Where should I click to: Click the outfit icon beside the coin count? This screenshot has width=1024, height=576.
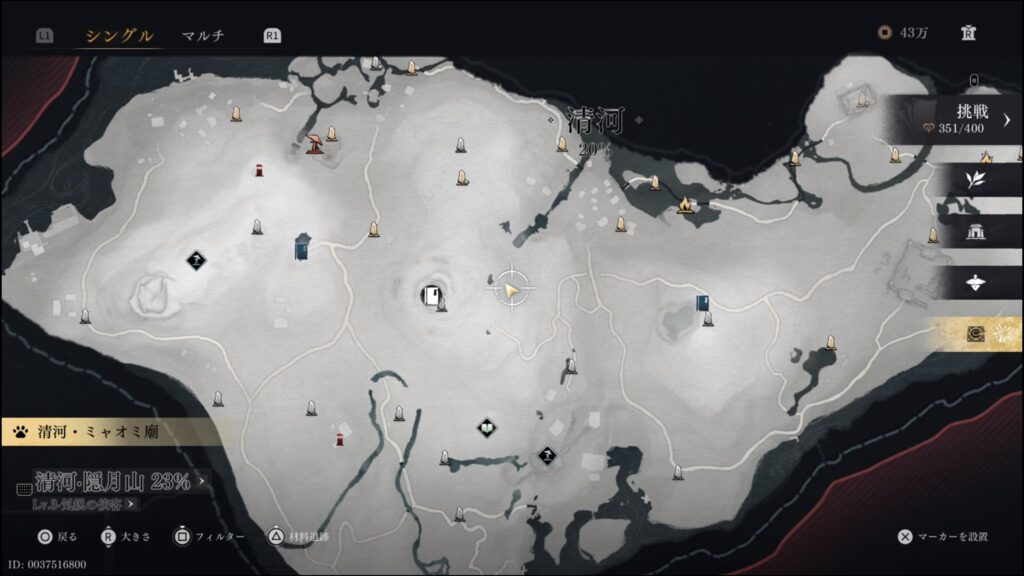[x=968, y=33]
